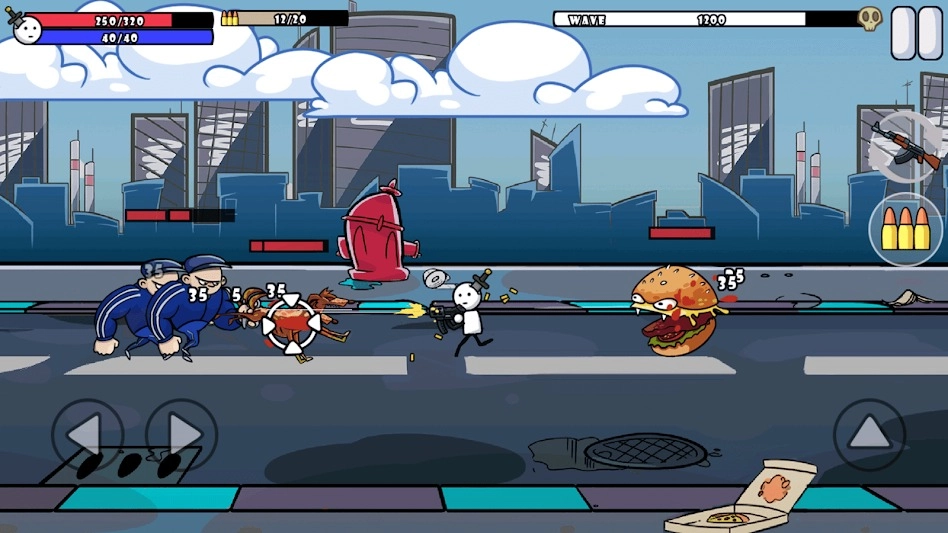
Task: Tap the stickman player portrait icon
Action: coord(26,28)
